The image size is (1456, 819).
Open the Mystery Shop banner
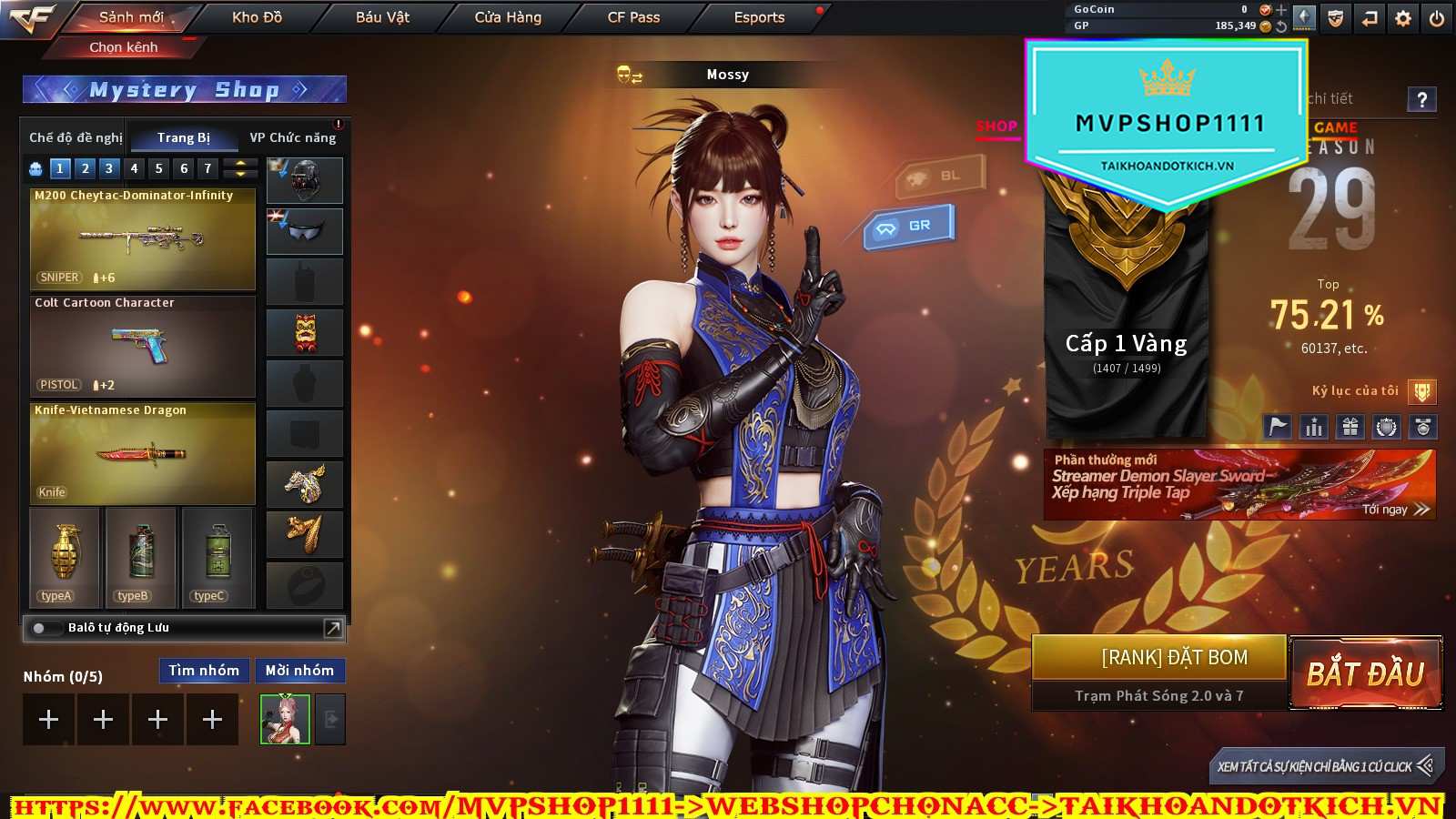pyautogui.click(x=185, y=89)
